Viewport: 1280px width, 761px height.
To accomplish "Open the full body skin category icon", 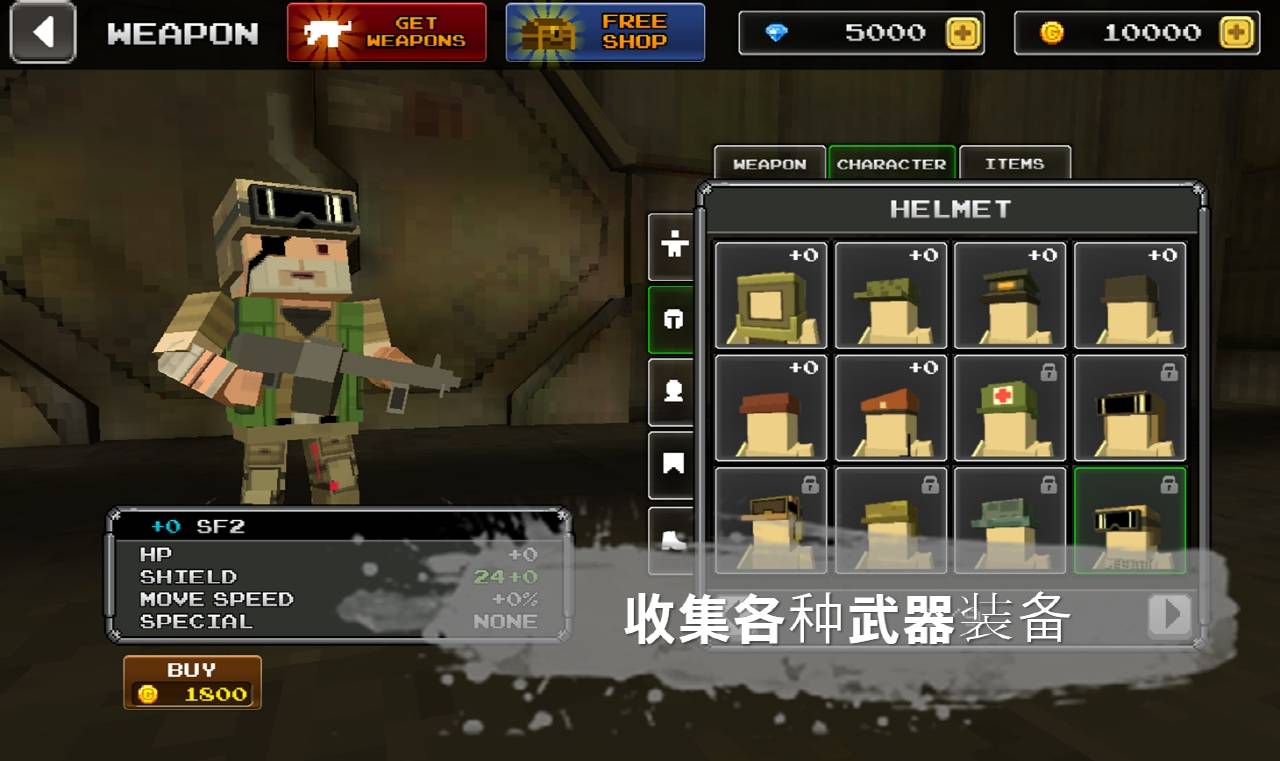I will [671, 248].
